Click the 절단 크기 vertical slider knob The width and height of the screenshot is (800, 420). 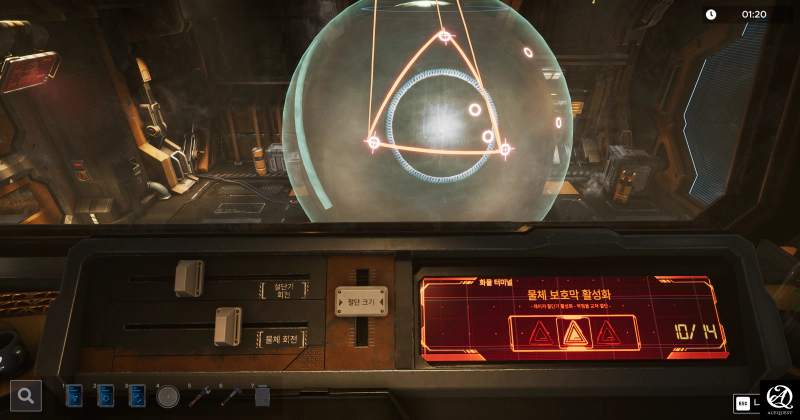pos(361,301)
